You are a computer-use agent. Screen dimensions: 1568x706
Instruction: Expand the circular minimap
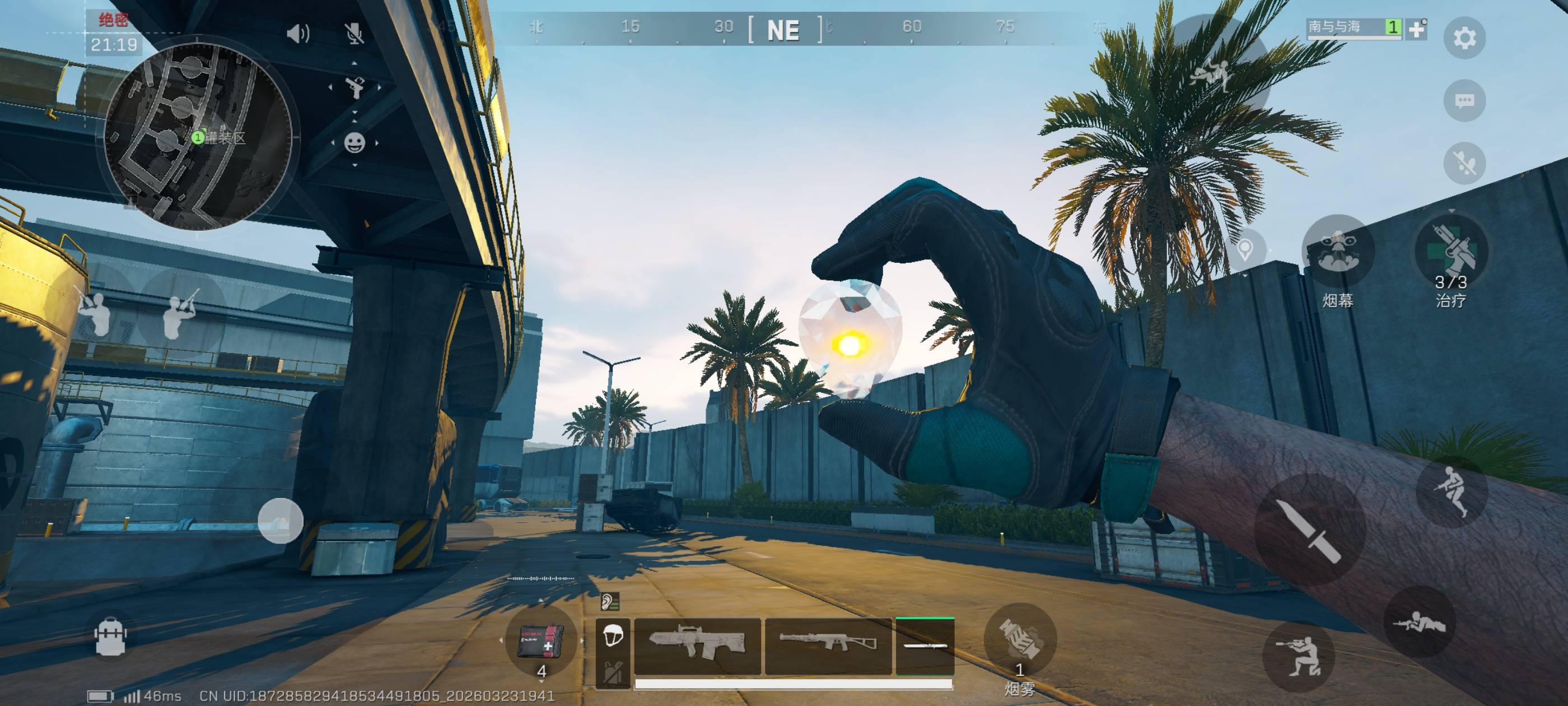coord(198,137)
